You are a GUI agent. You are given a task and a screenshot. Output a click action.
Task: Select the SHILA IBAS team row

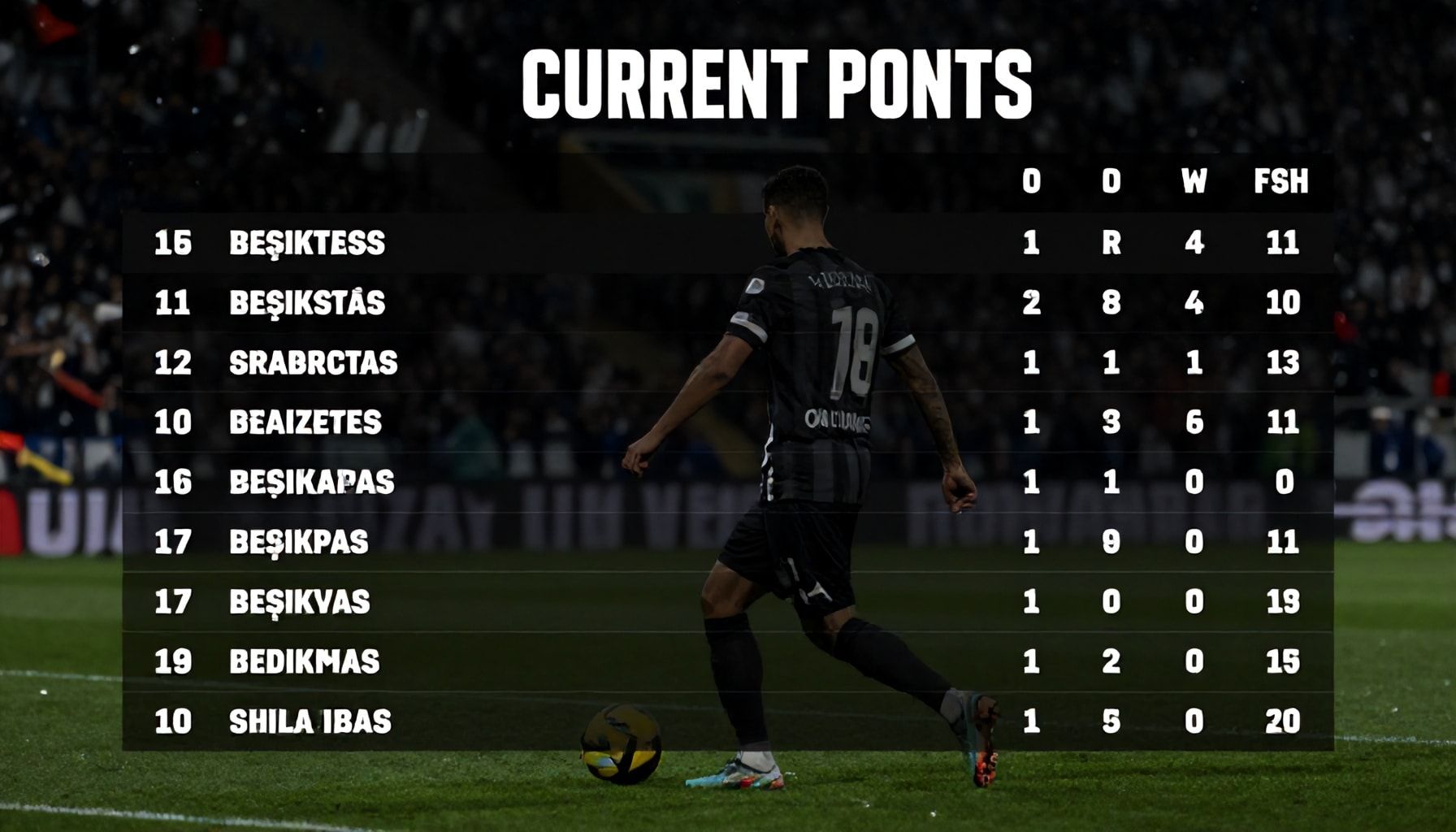(310, 721)
